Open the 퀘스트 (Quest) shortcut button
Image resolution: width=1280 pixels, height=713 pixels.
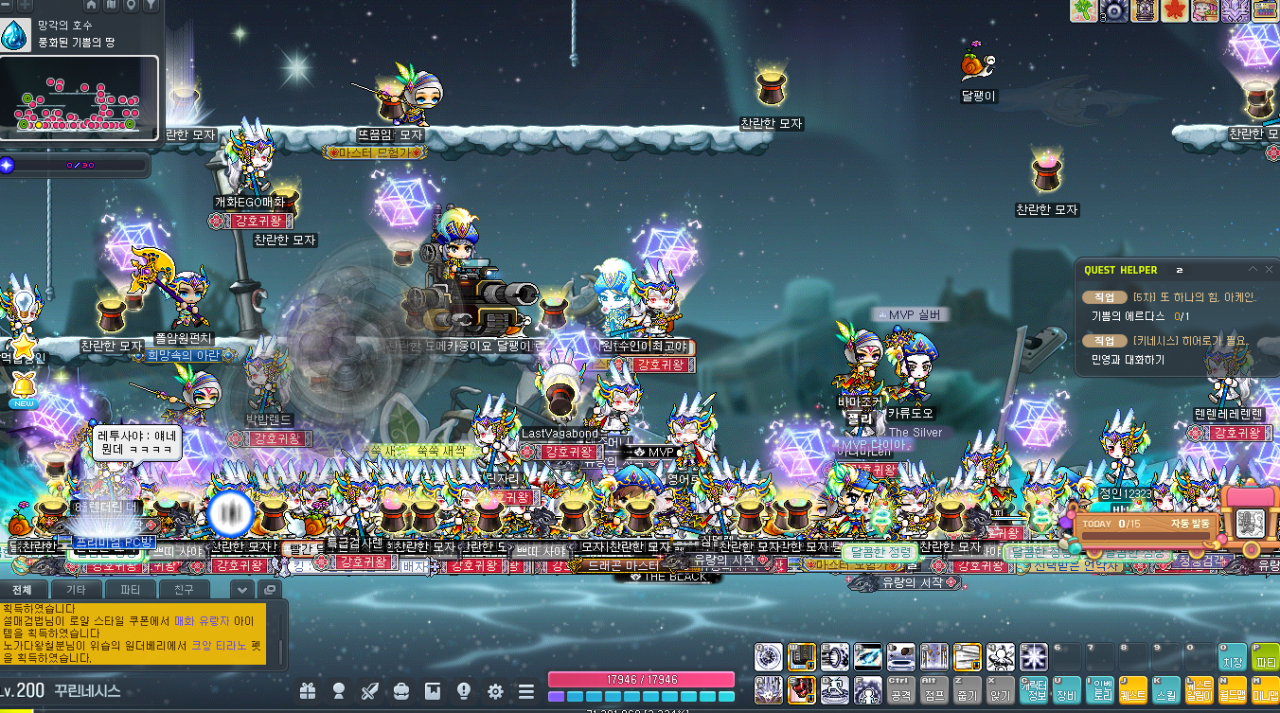pos(1133,690)
